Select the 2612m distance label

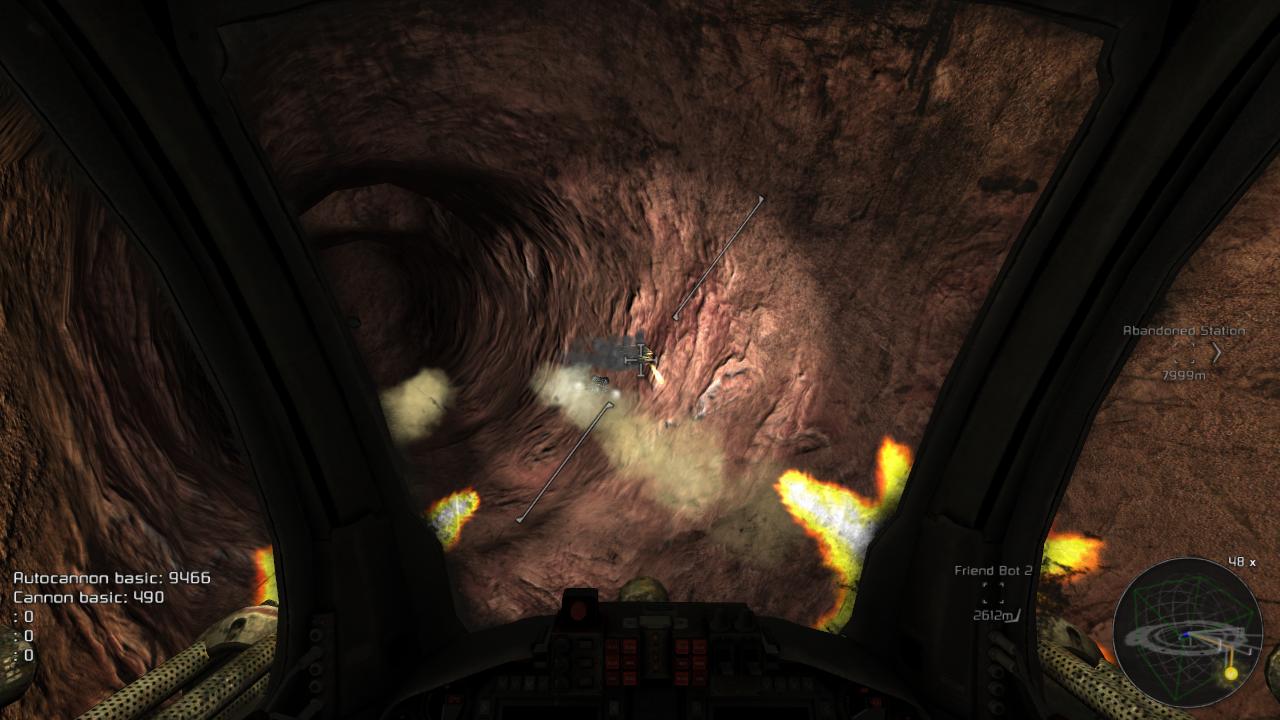991,615
